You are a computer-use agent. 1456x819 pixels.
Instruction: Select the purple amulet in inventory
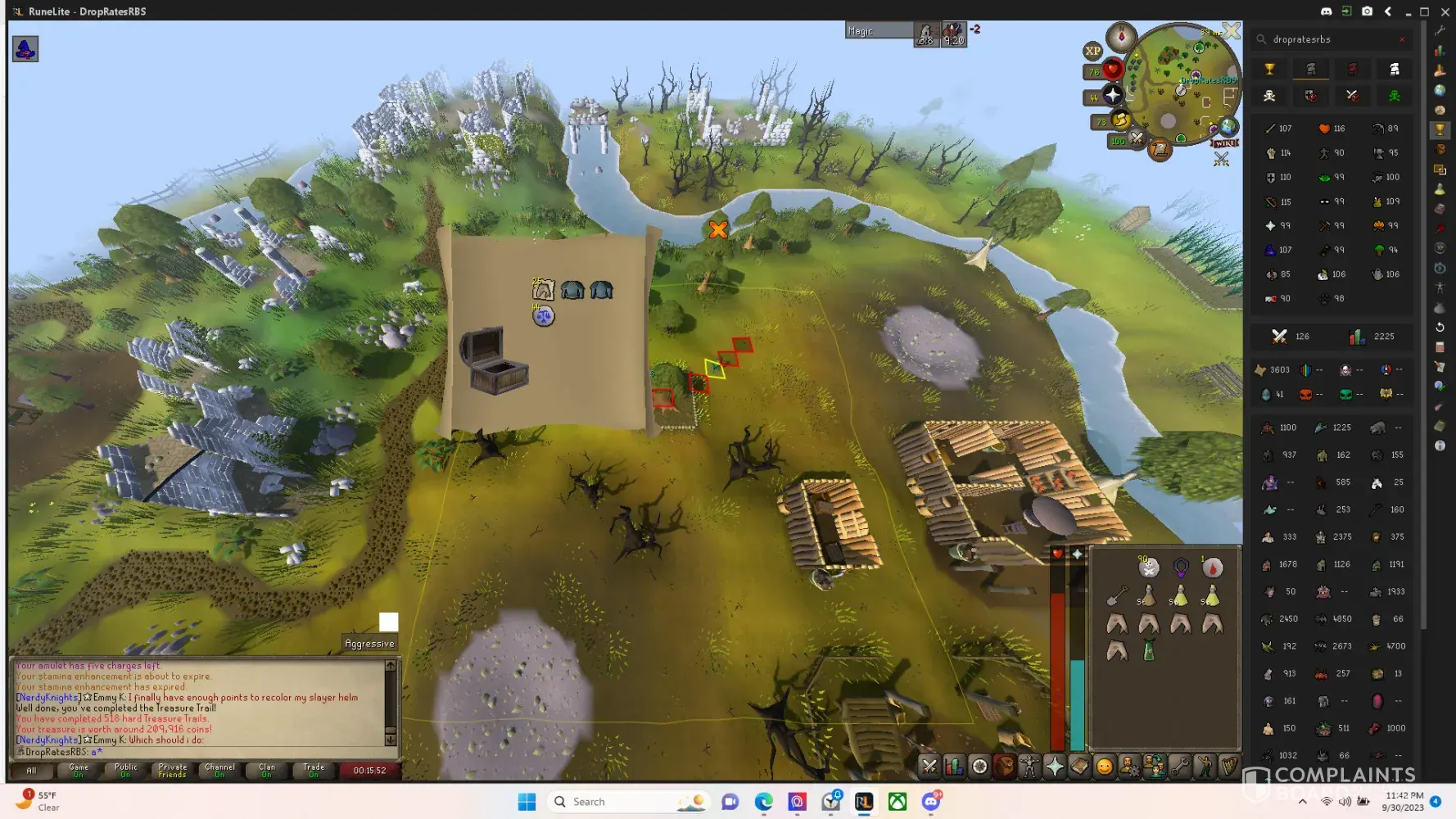click(x=1181, y=567)
